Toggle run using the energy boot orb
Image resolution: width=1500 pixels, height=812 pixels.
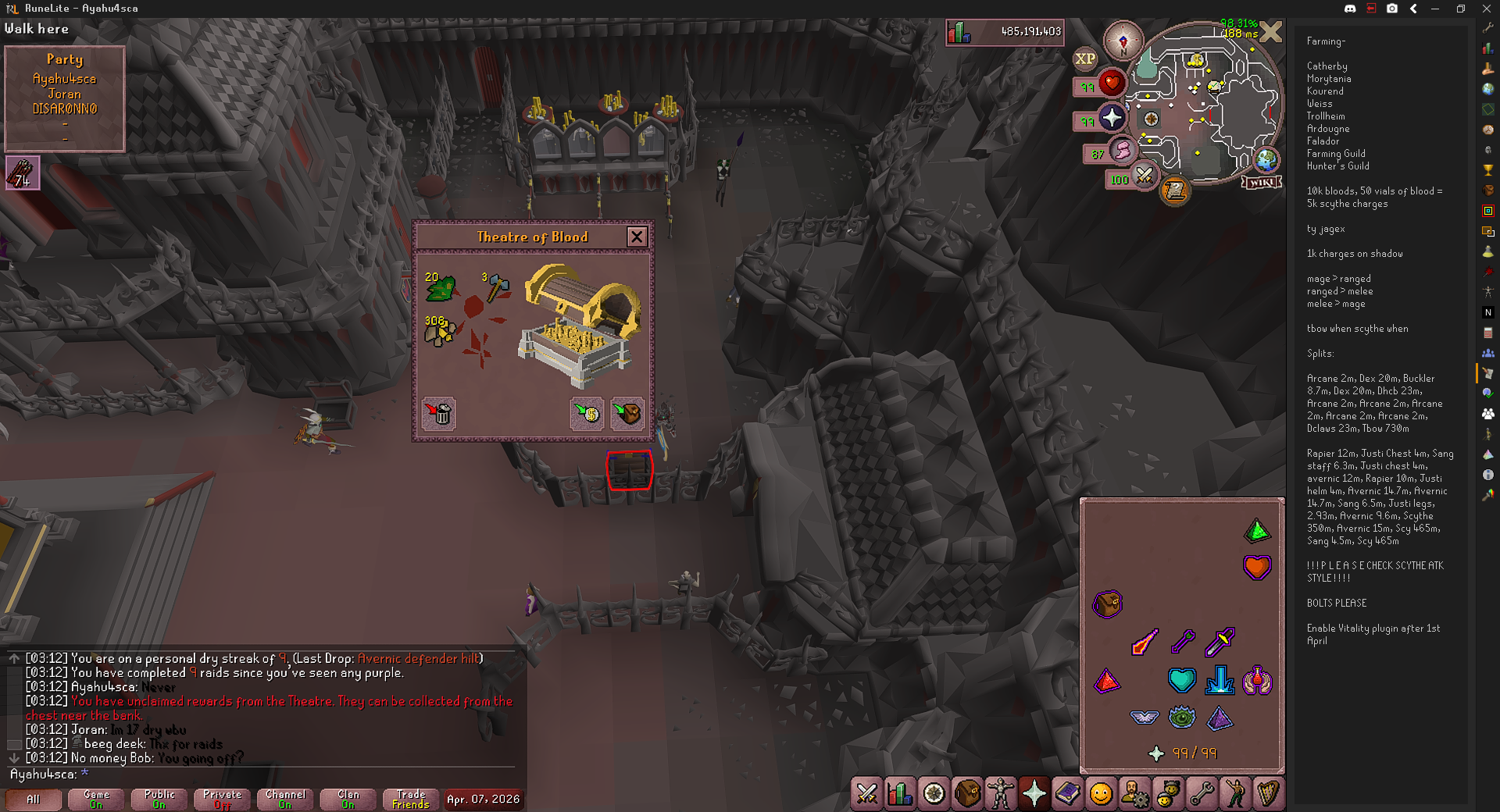pos(1122,151)
